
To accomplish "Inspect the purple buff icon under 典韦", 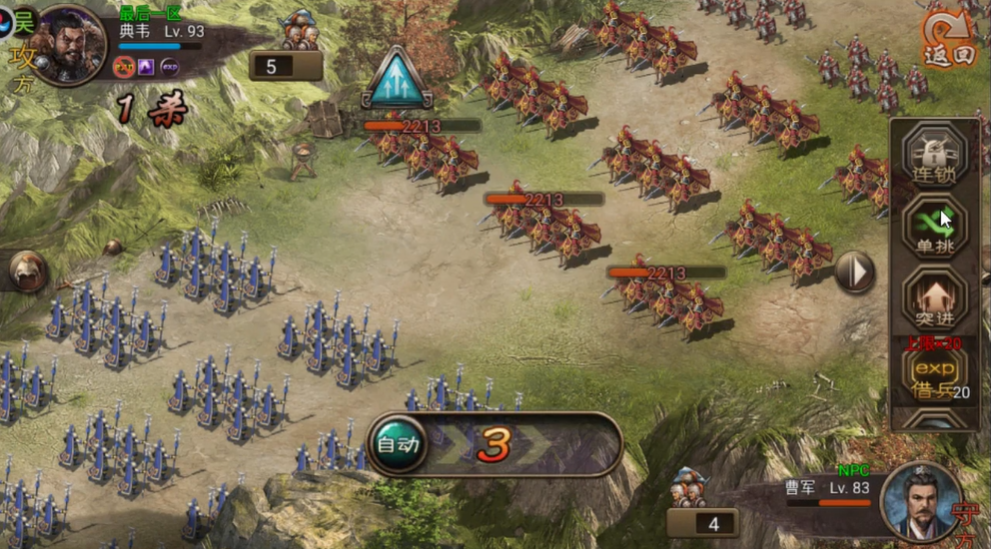I will (147, 68).
